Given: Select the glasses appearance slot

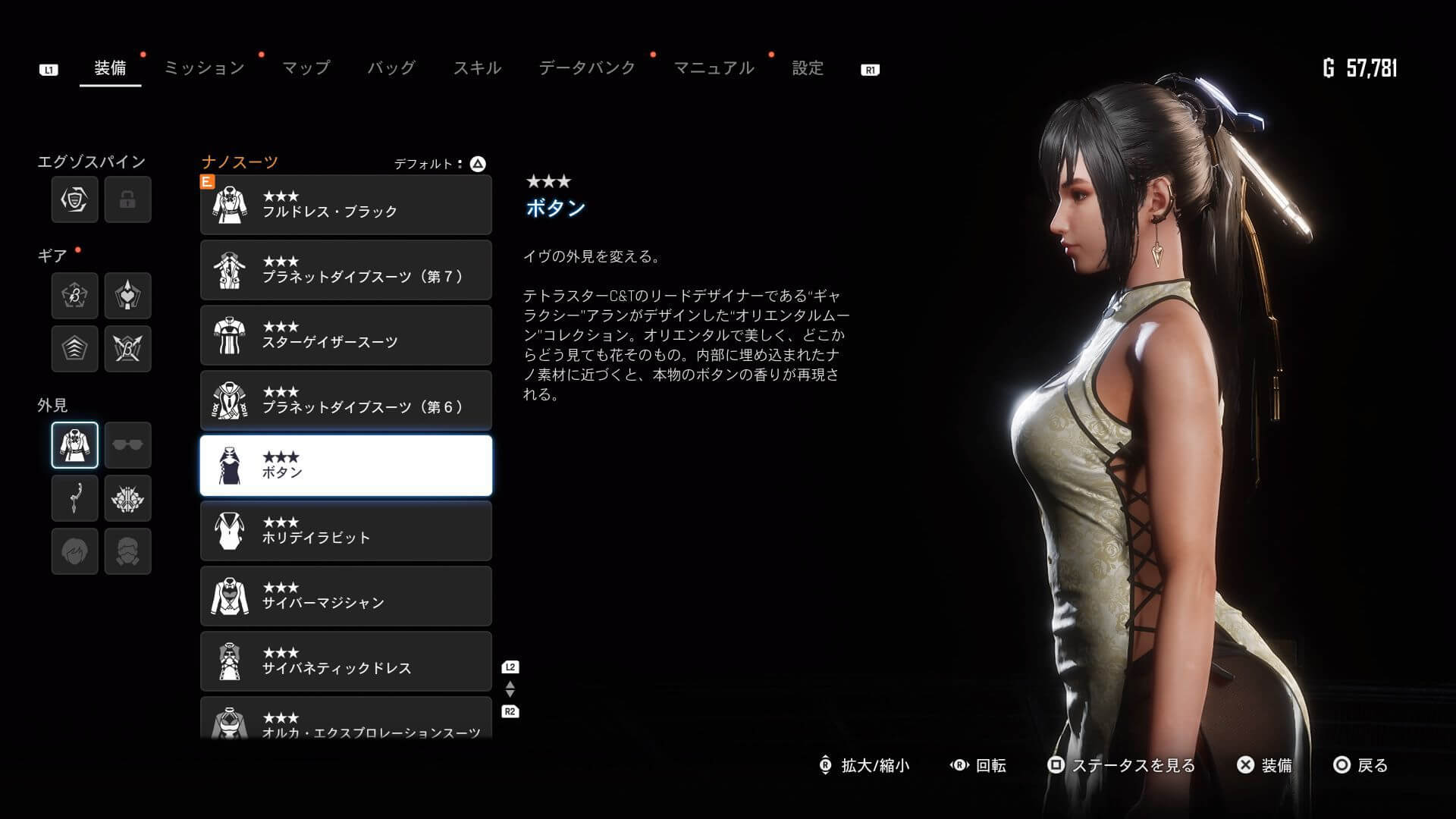Looking at the screenshot, I should [127, 445].
